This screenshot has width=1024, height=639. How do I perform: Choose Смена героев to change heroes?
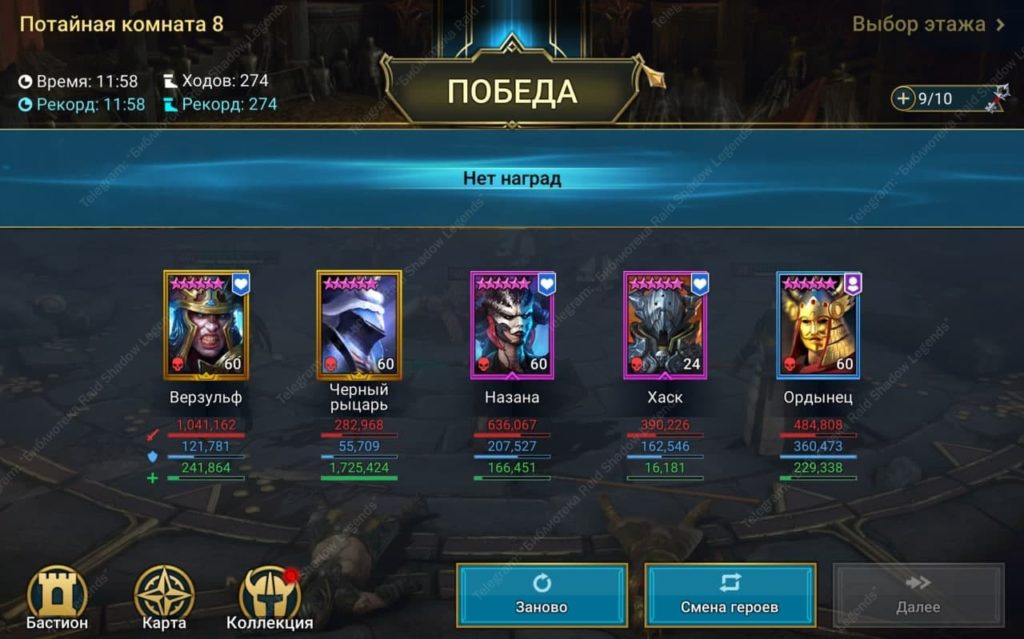pos(729,594)
